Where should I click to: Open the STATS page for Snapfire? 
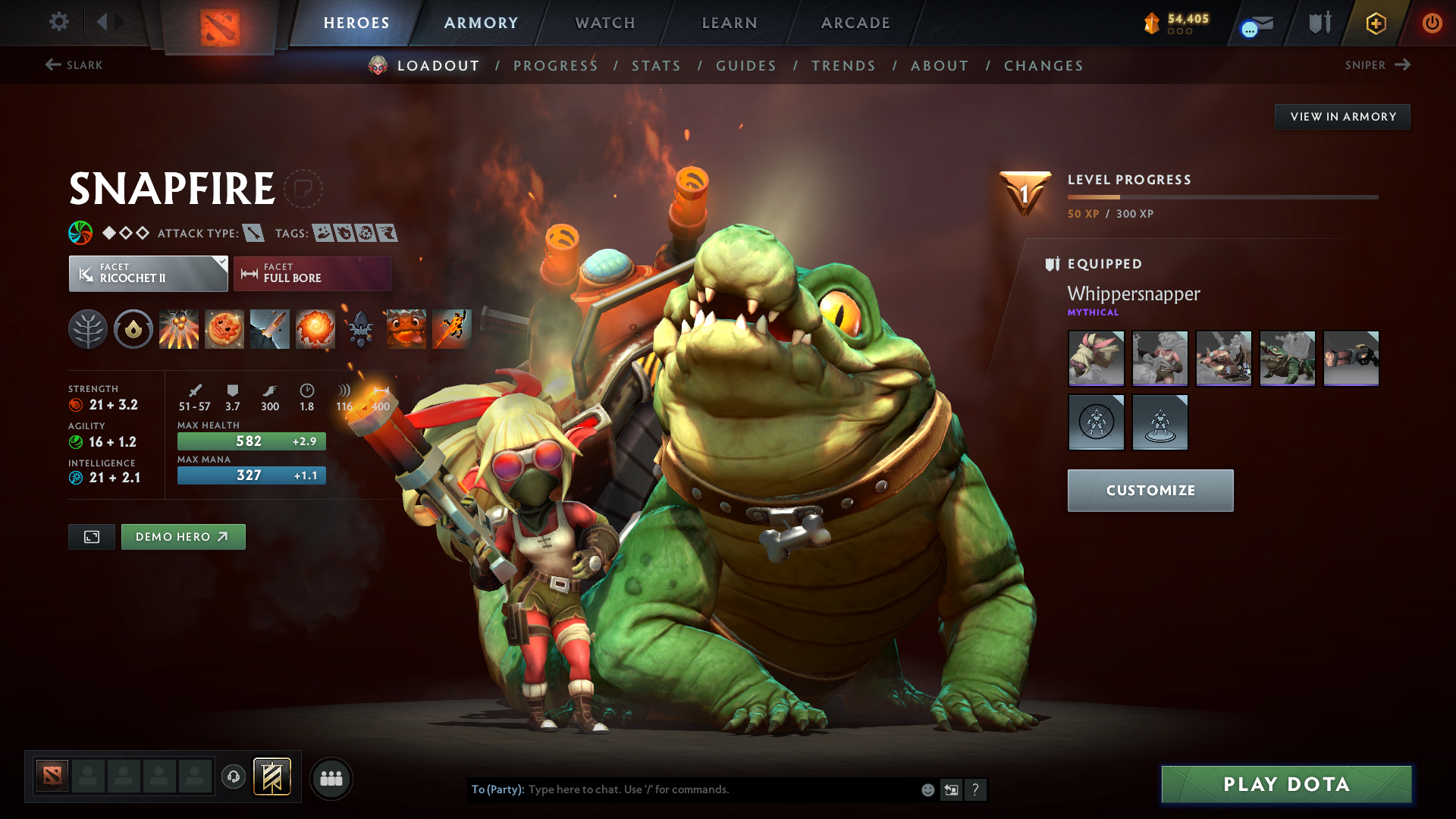point(656,66)
